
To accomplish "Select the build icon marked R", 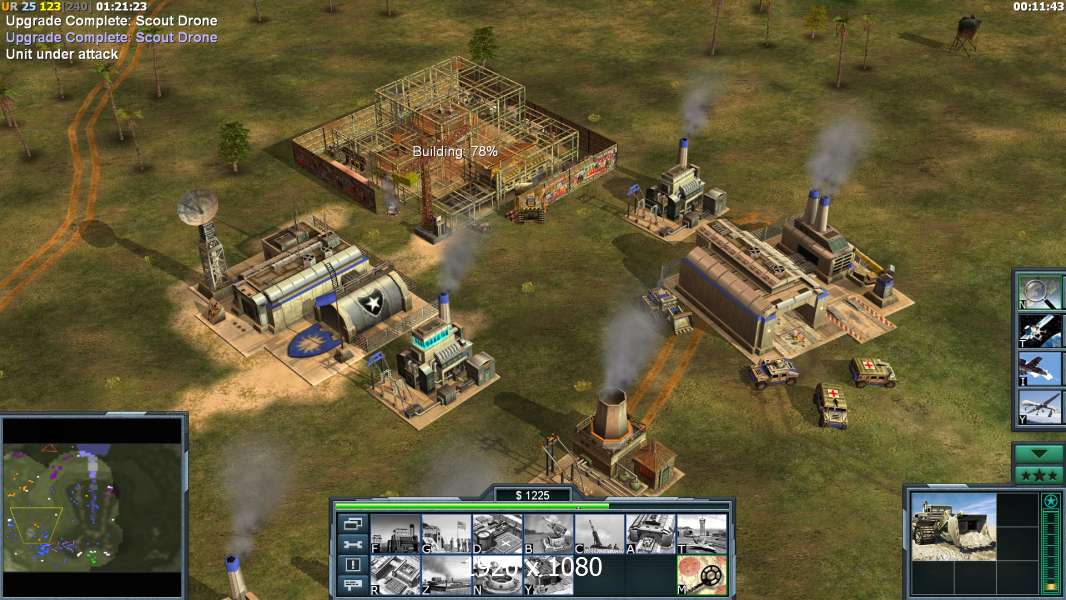I will [395, 575].
